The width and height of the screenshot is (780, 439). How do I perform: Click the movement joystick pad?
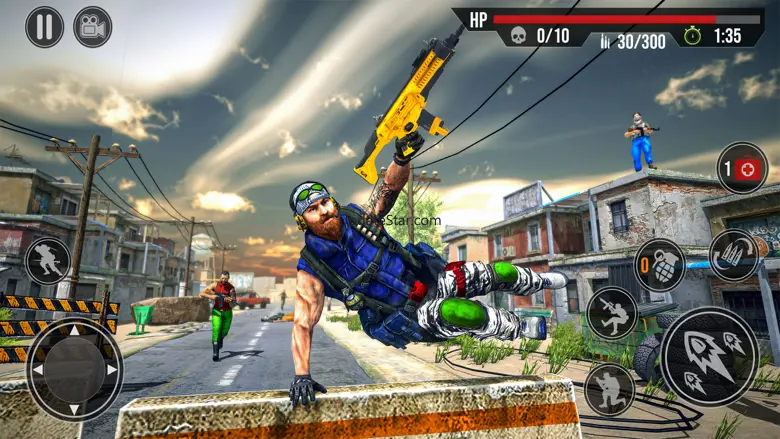tap(75, 369)
